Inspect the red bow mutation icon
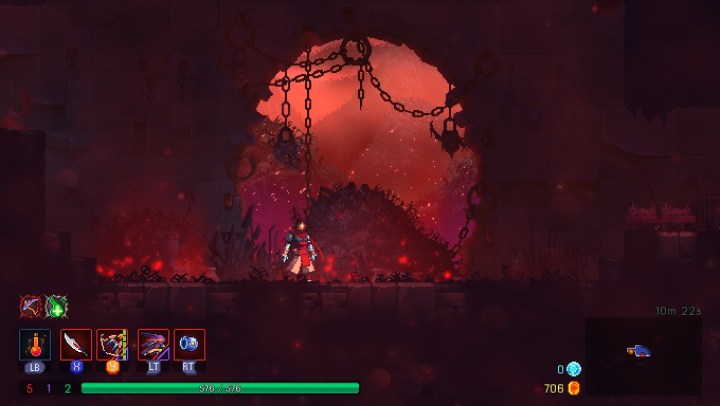 [x=32, y=306]
